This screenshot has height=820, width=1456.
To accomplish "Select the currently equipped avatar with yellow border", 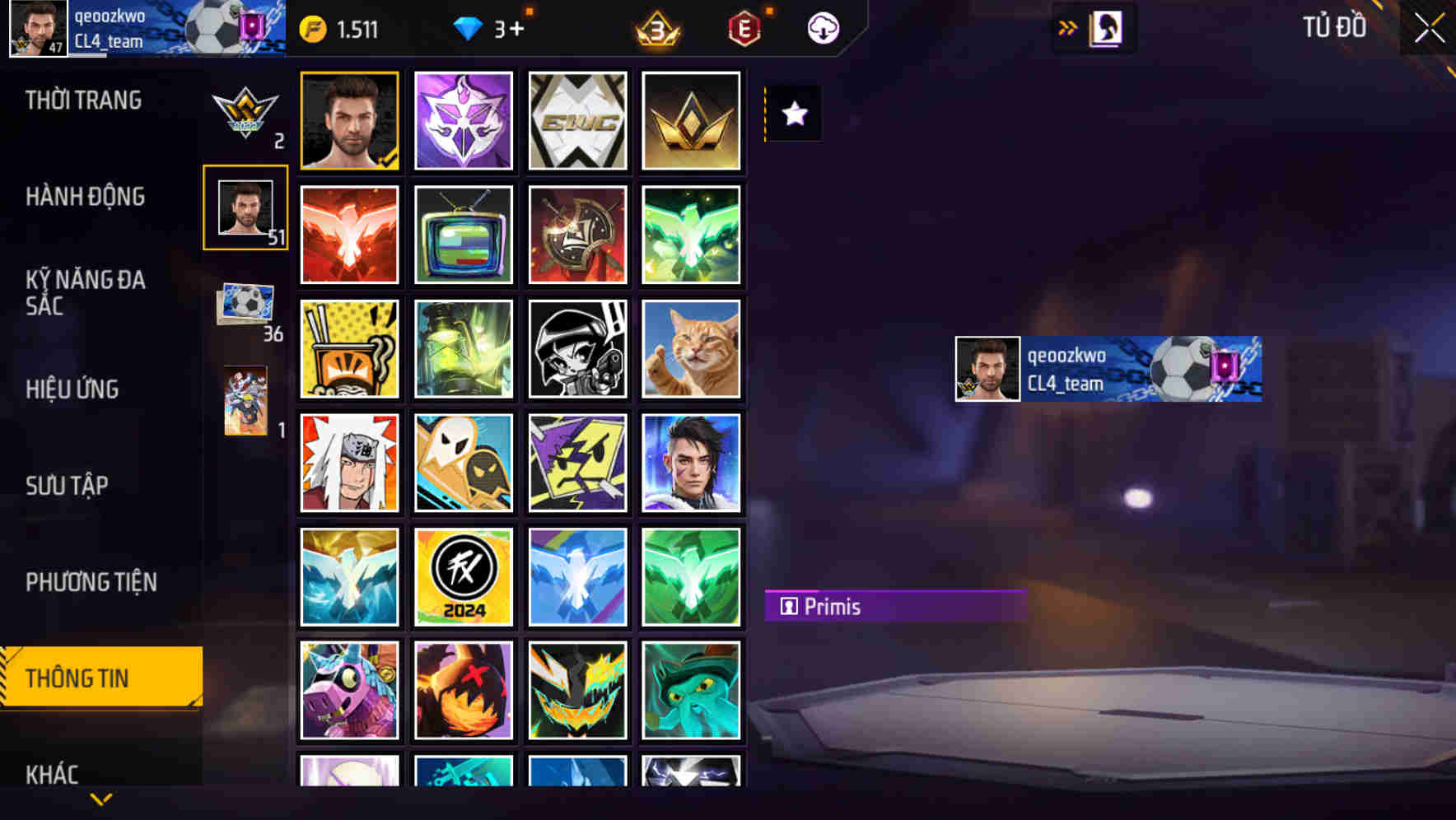I will coord(348,120).
